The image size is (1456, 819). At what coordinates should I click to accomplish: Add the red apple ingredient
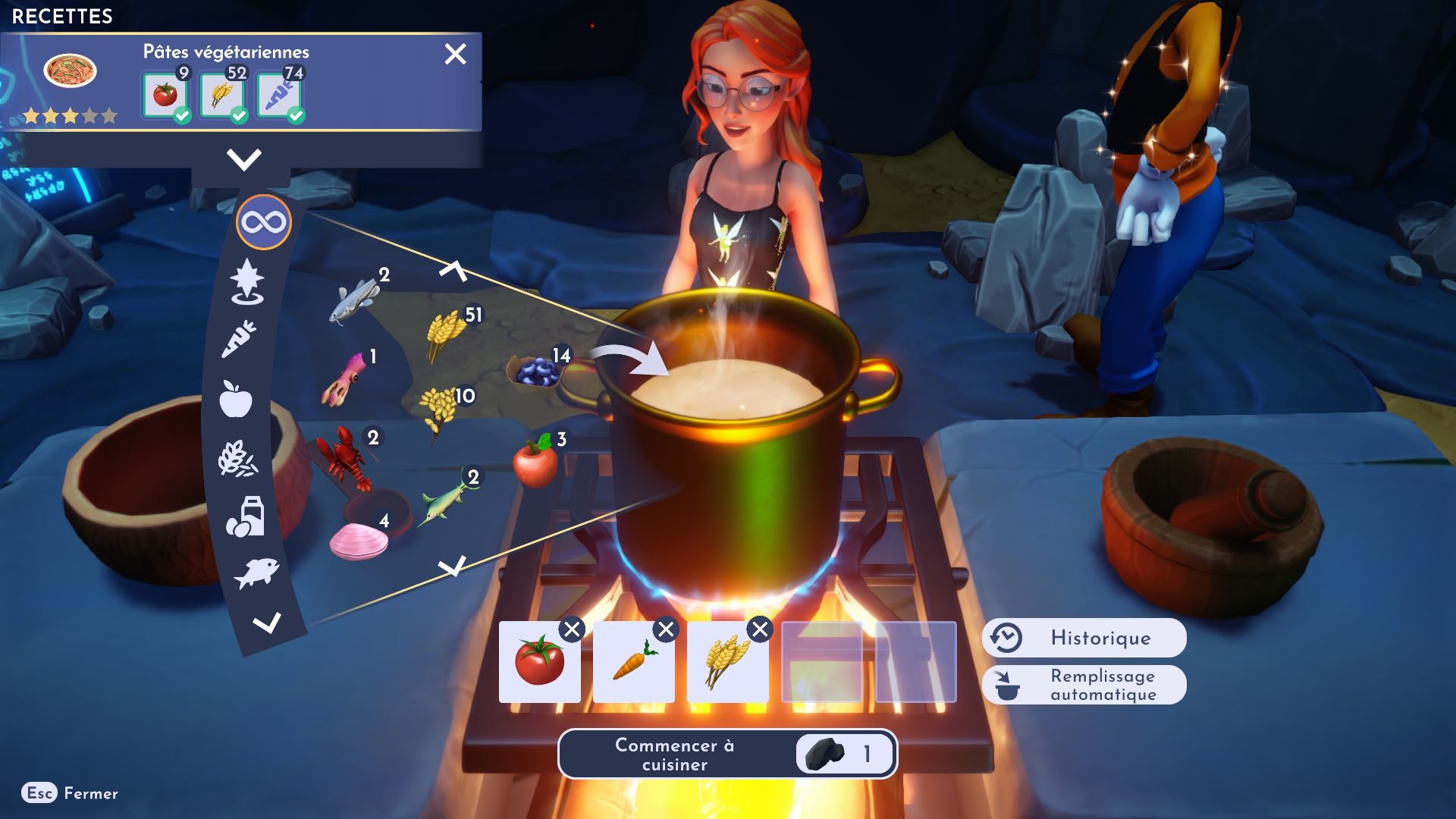[535, 460]
